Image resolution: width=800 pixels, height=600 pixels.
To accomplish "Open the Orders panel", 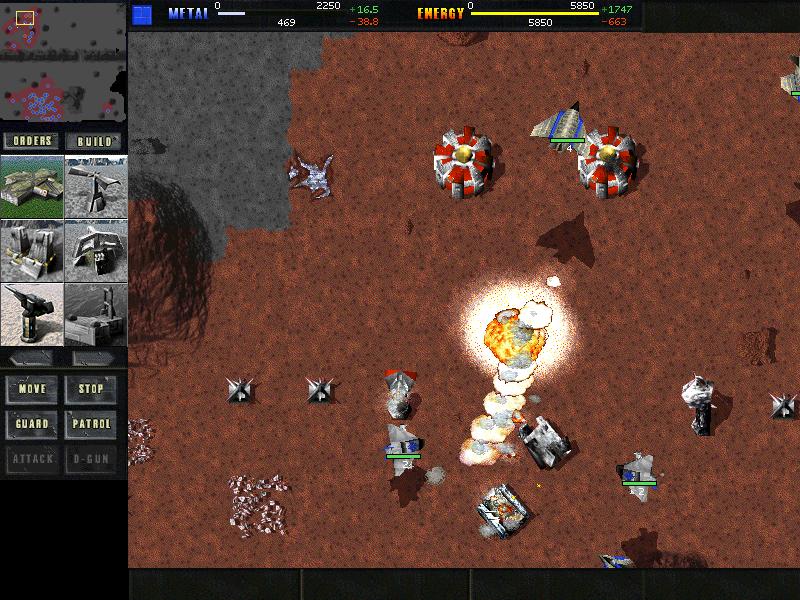I will [x=32, y=141].
